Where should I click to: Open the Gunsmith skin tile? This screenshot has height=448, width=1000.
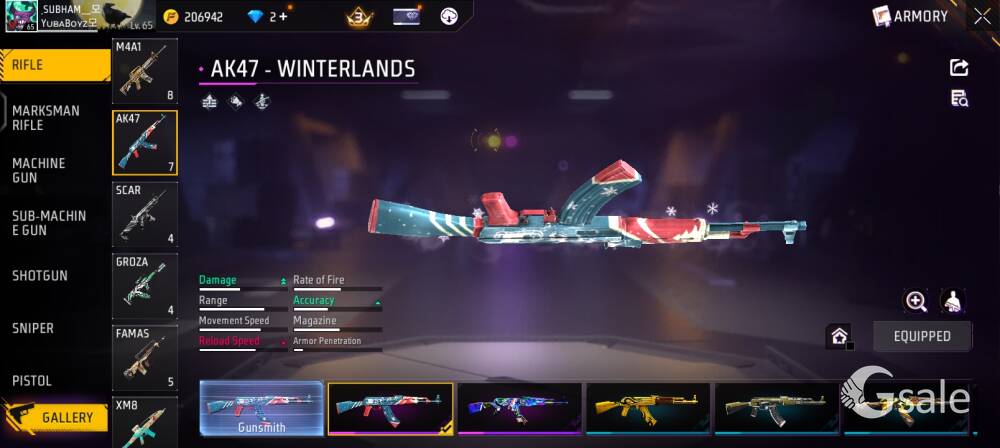261,409
